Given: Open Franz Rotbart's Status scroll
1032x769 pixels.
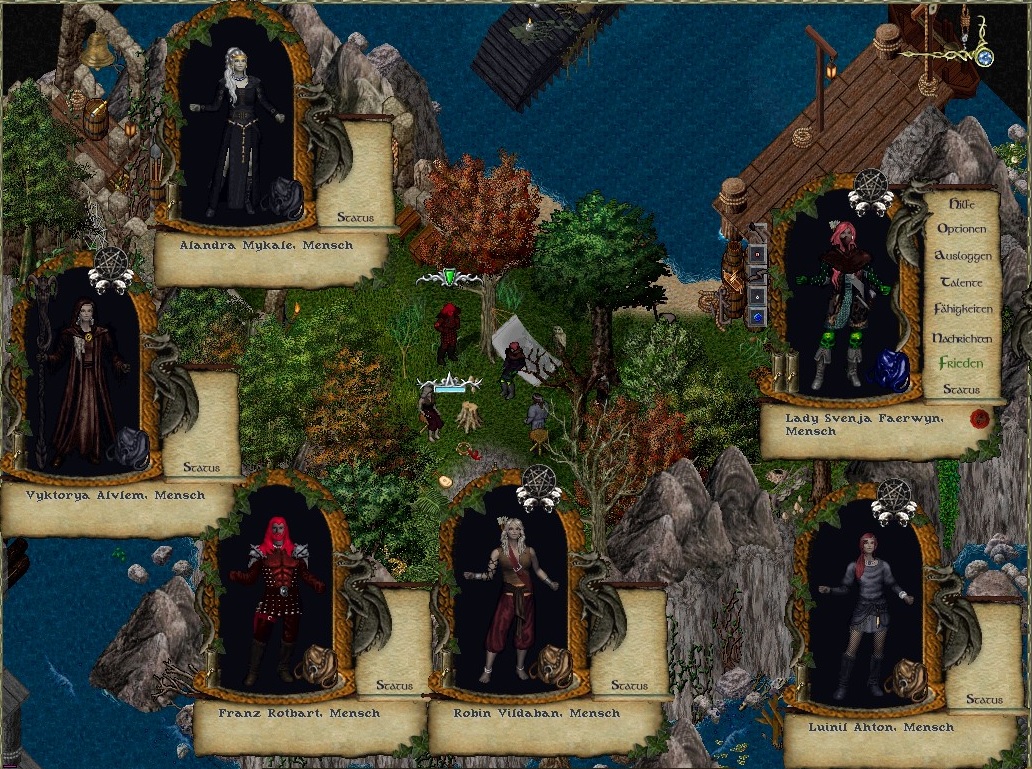Looking at the screenshot, I should (x=394, y=686).
